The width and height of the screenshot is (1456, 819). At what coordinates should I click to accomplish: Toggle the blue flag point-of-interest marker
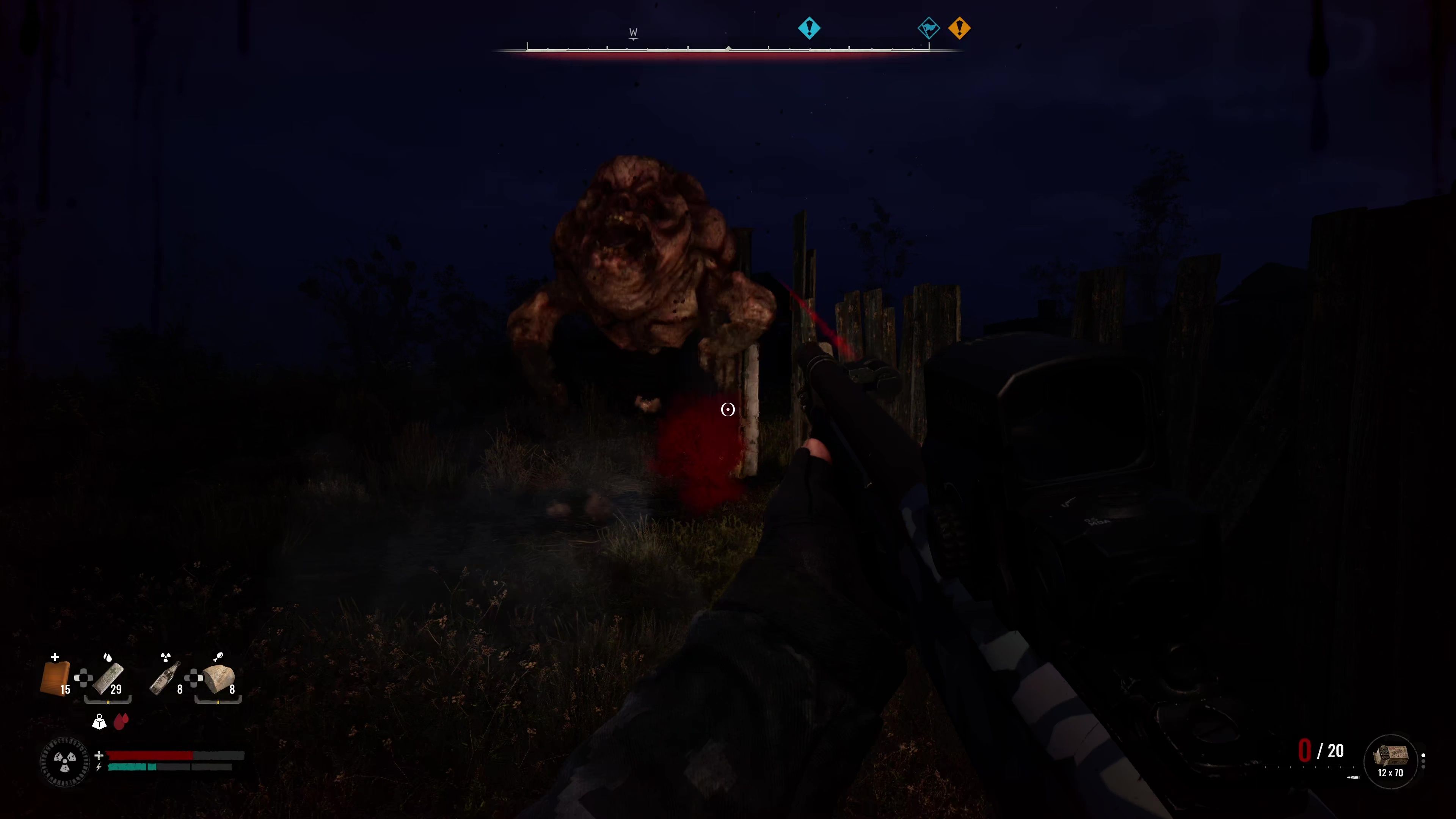click(929, 28)
